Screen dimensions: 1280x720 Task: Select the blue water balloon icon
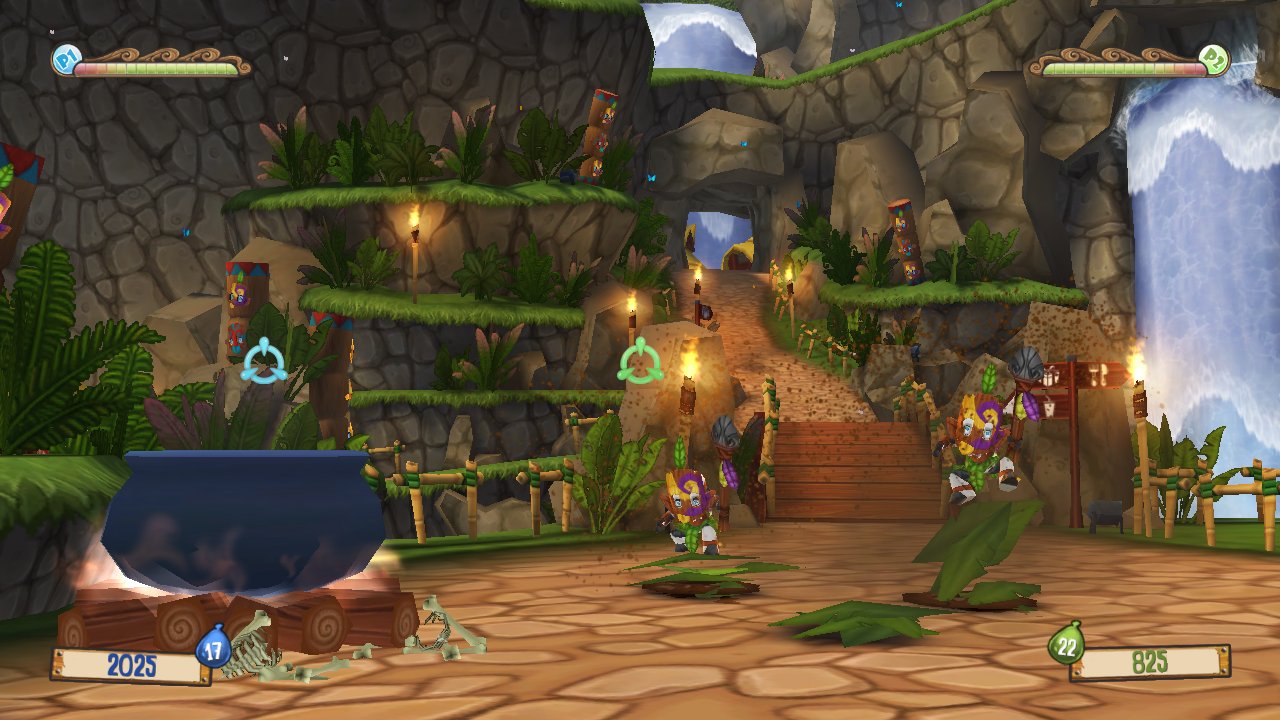click(x=213, y=647)
